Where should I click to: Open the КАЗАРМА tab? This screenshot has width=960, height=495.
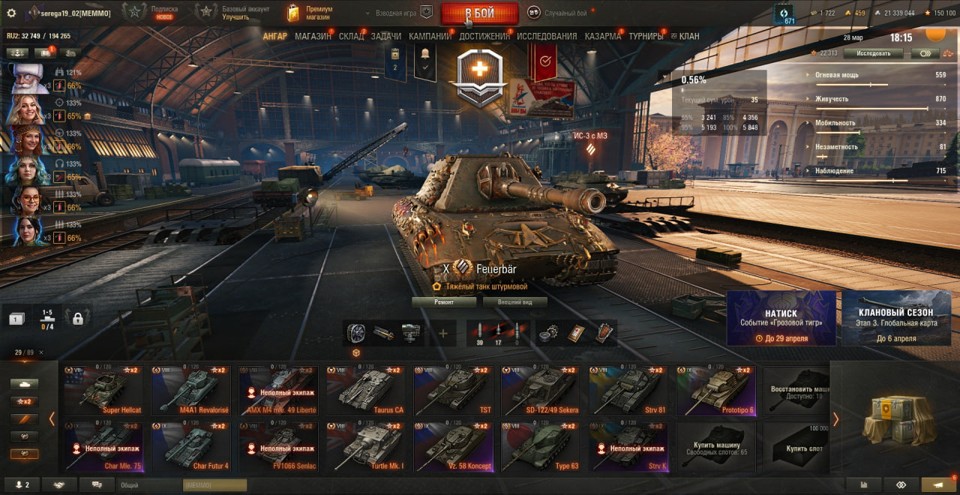click(603, 36)
